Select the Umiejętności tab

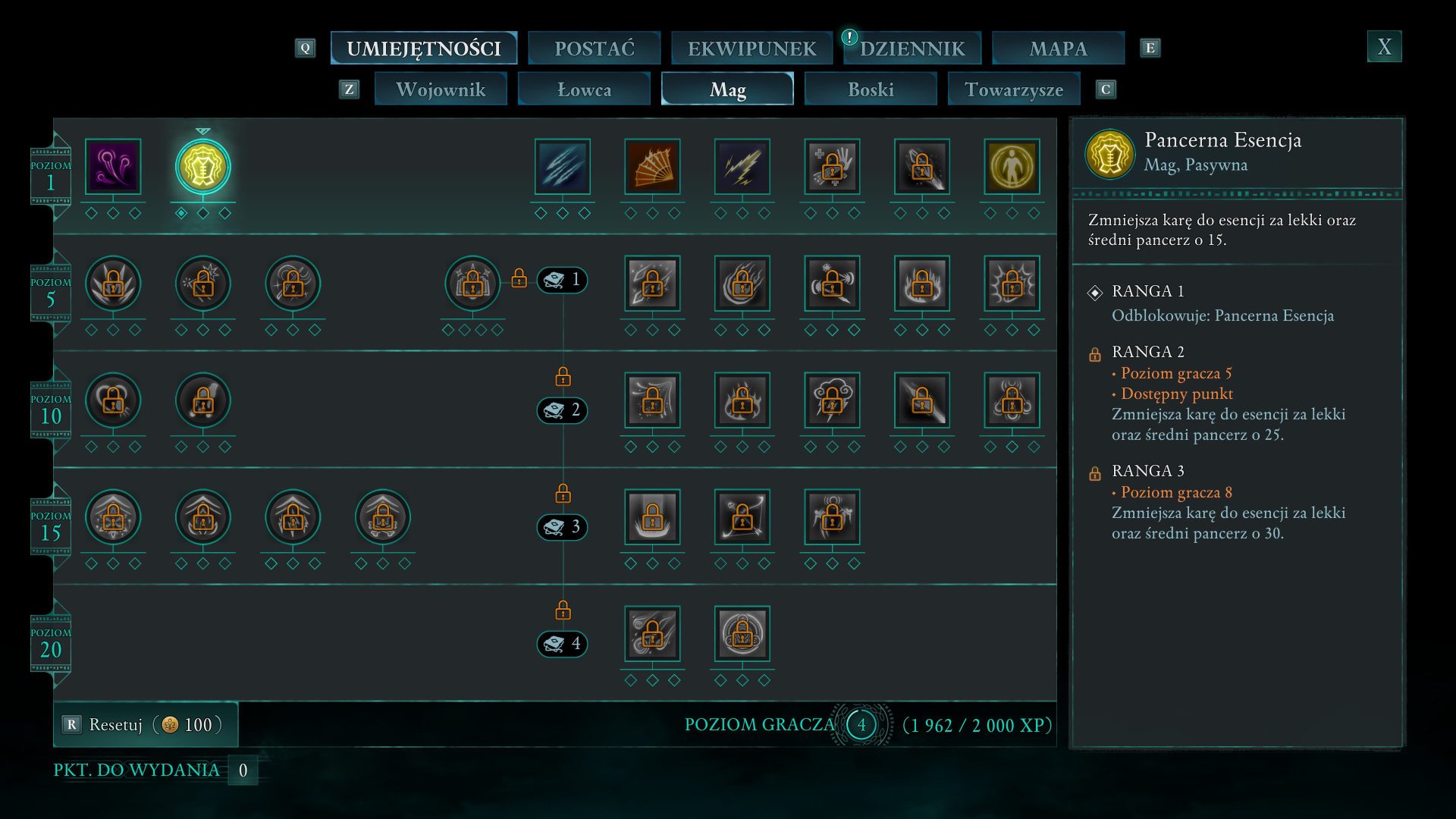click(424, 49)
